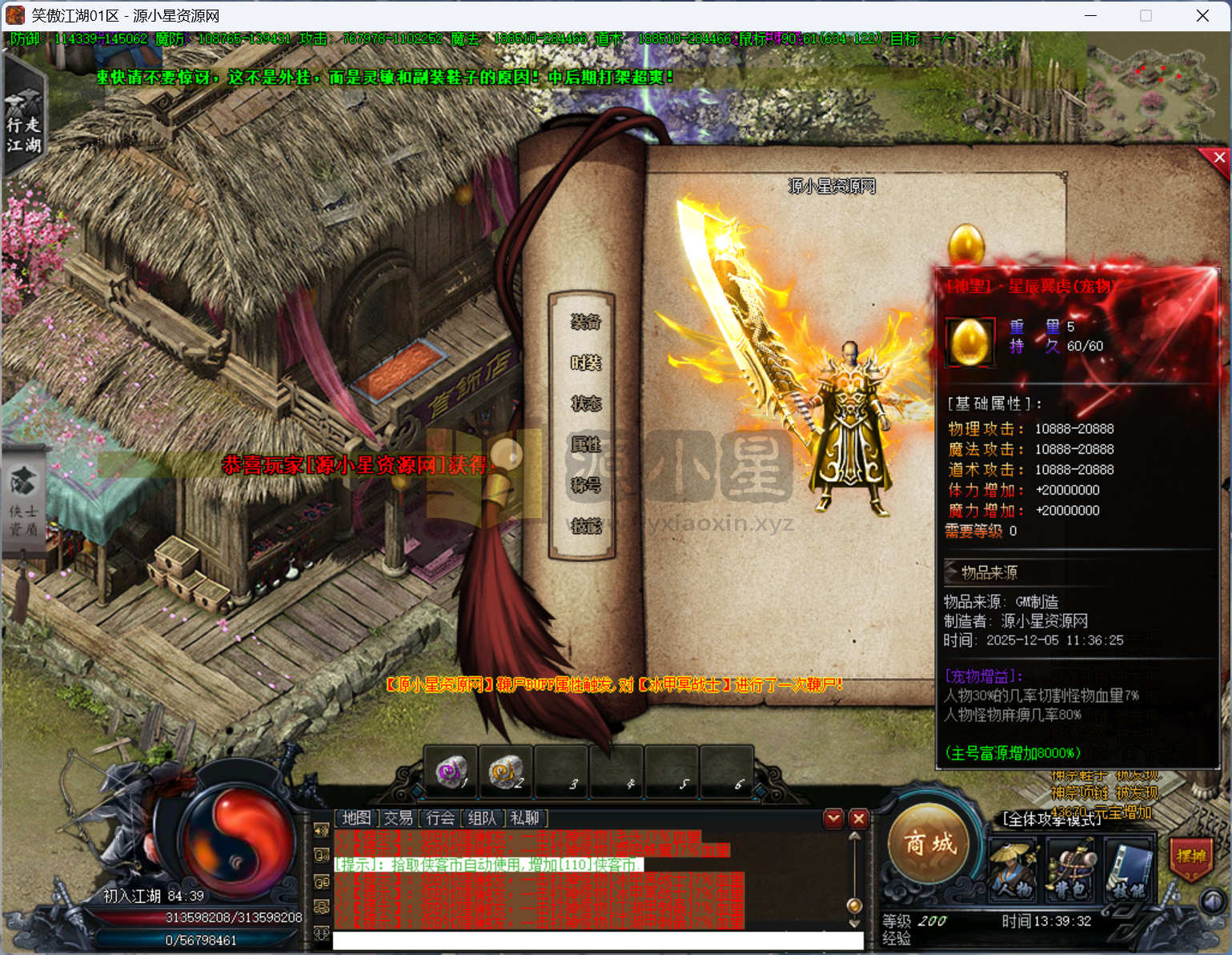Image resolution: width=1232 pixels, height=955 pixels.
Task: Click the red 摆摊 stall banner
Action: click(x=1190, y=857)
